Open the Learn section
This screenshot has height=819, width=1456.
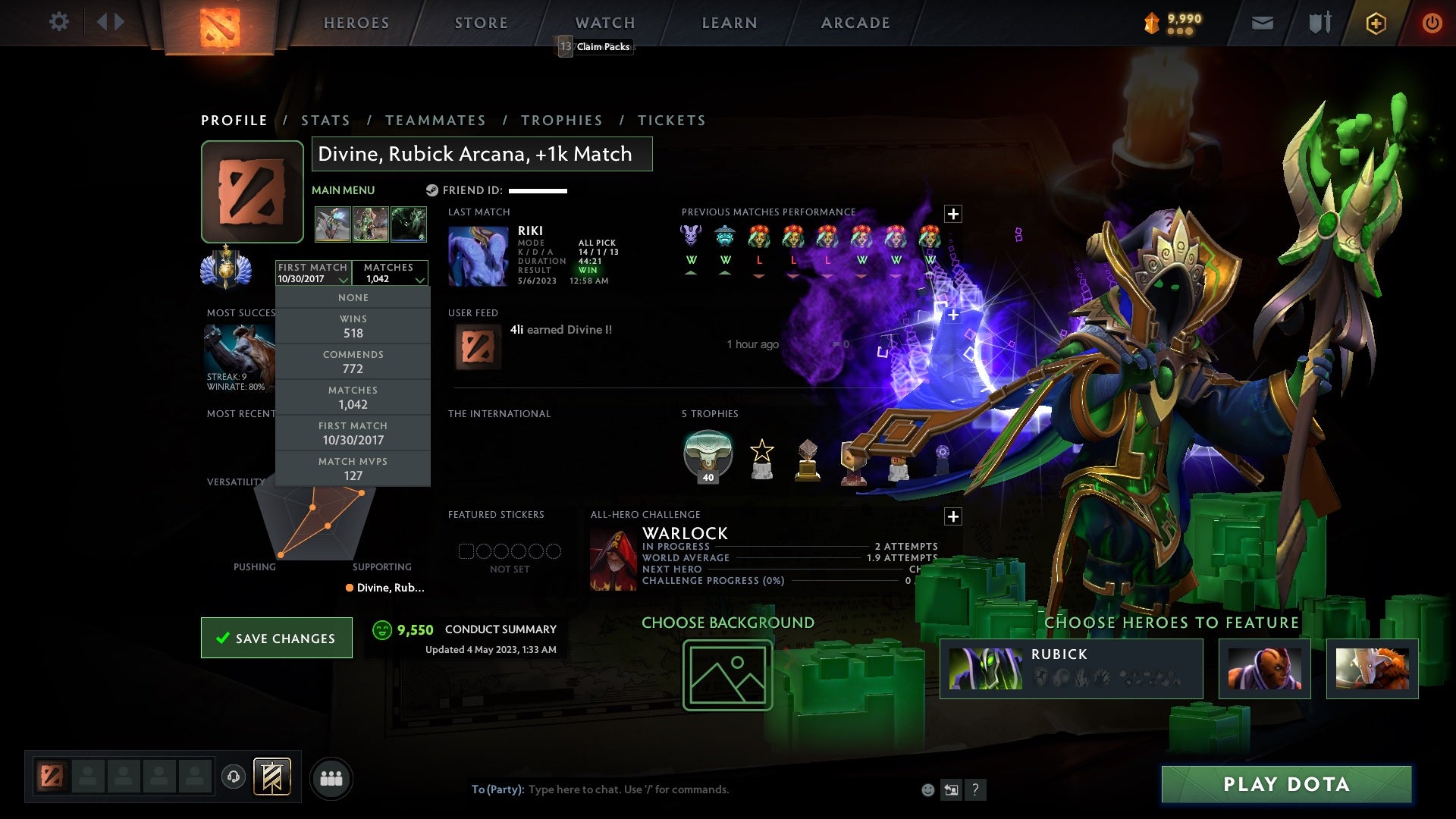tap(730, 23)
